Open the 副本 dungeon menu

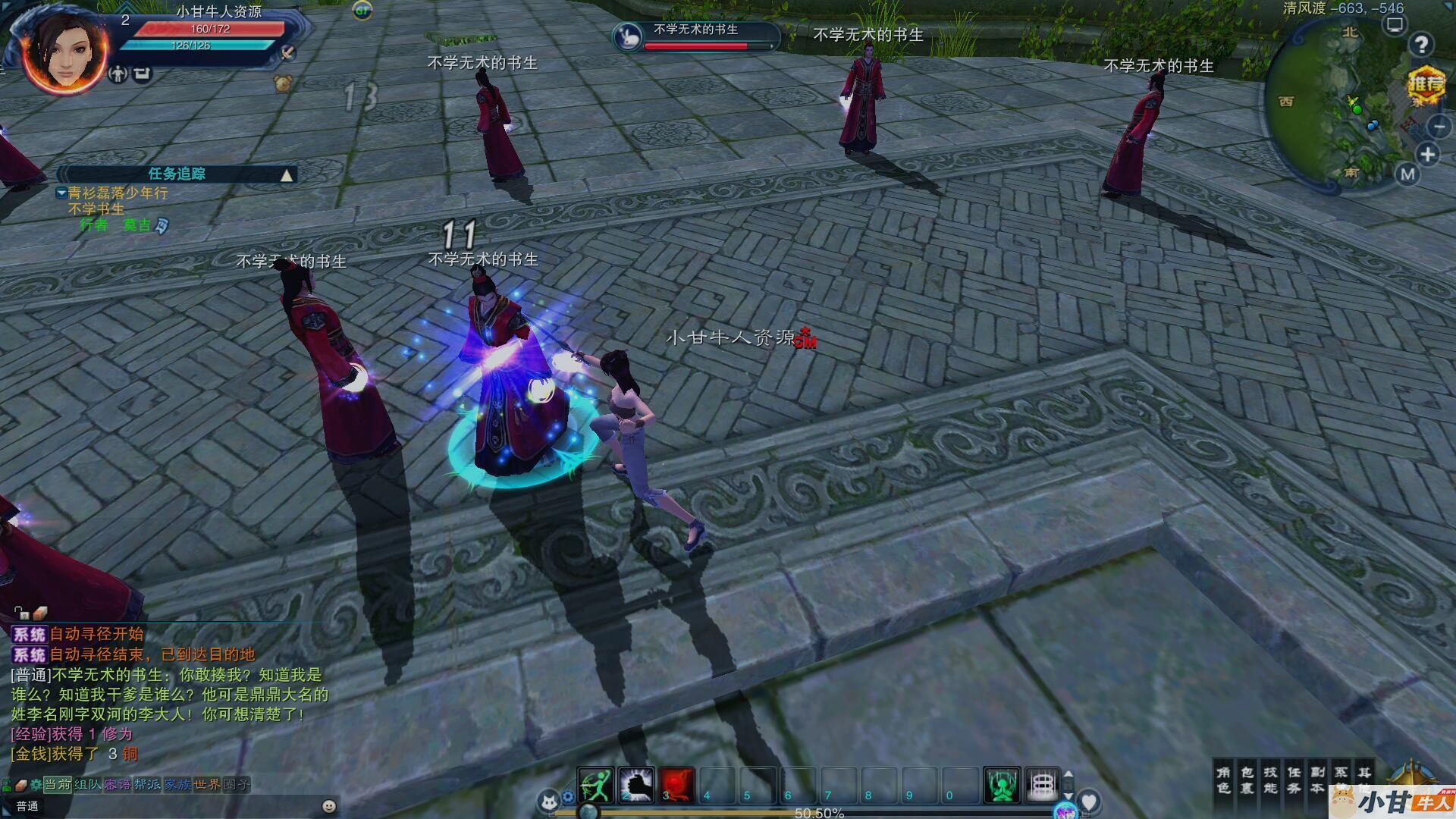point(1317,780)
